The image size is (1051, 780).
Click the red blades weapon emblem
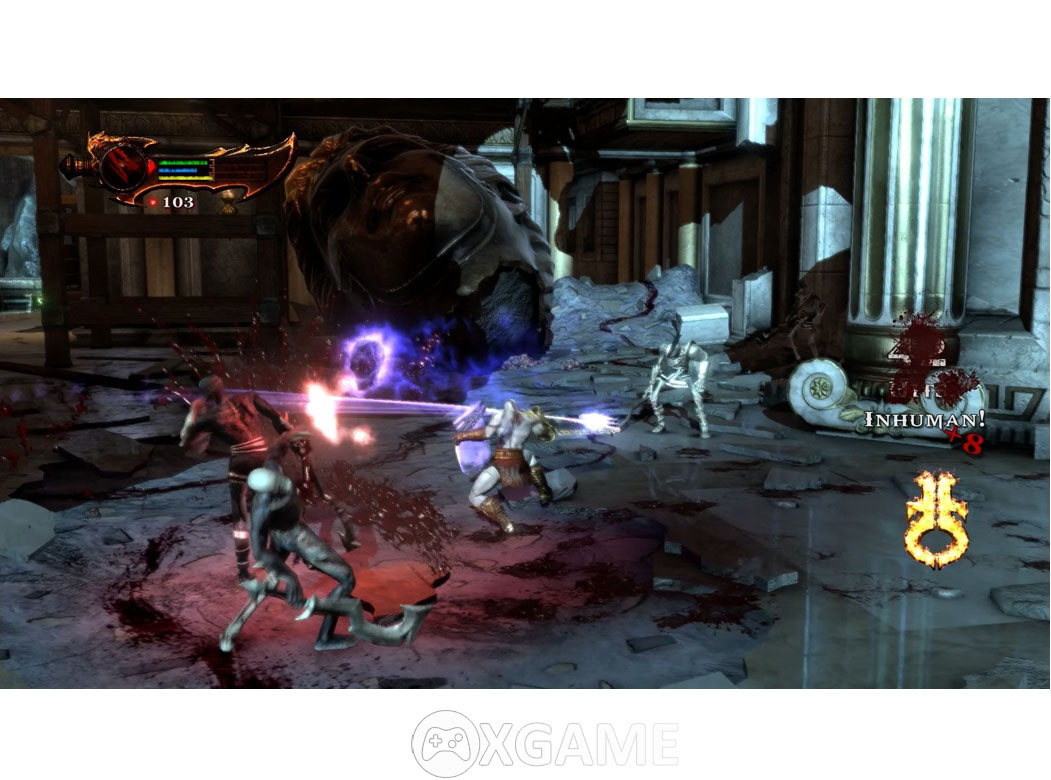tap(117, 166)
